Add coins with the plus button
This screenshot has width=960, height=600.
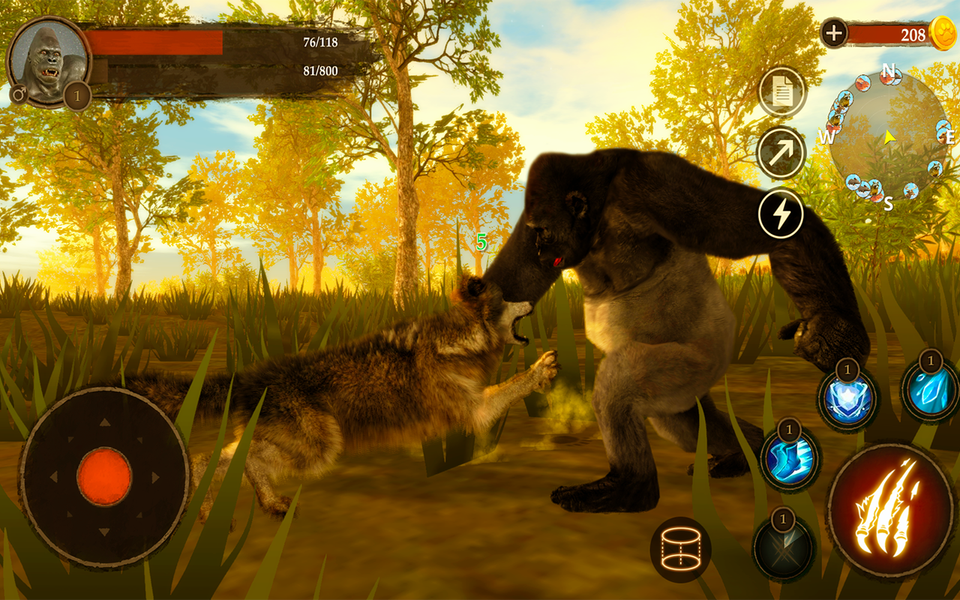(x=834, y=33)
